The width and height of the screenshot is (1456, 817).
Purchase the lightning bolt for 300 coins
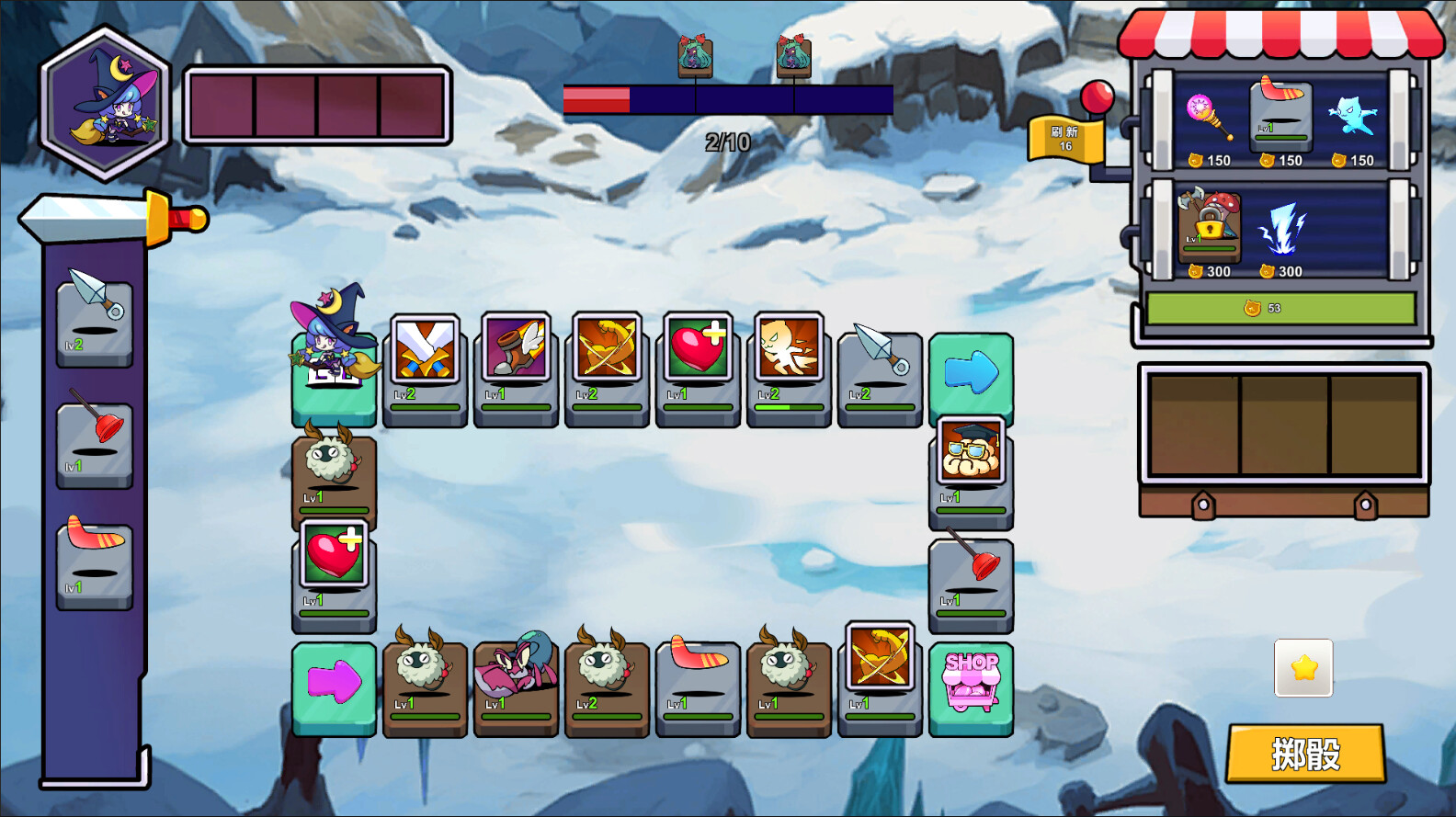1286,230
